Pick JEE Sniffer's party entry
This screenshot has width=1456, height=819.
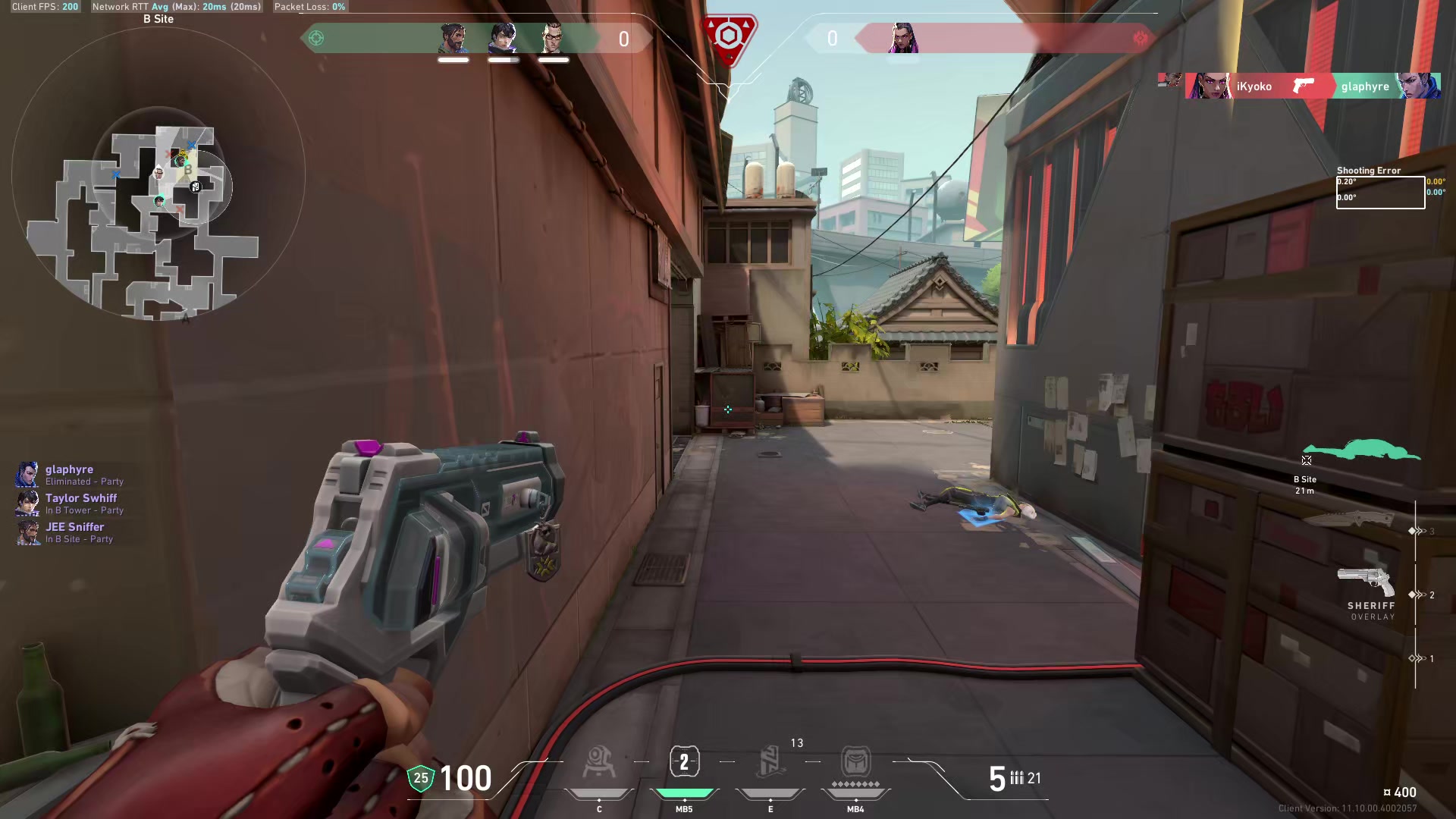pyautogui.click(x=74, y=532)
